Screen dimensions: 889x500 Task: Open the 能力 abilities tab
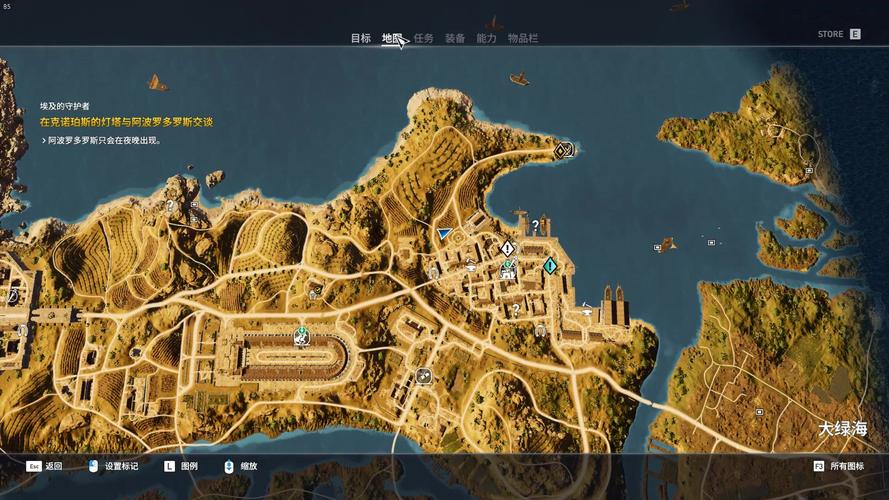486,38
